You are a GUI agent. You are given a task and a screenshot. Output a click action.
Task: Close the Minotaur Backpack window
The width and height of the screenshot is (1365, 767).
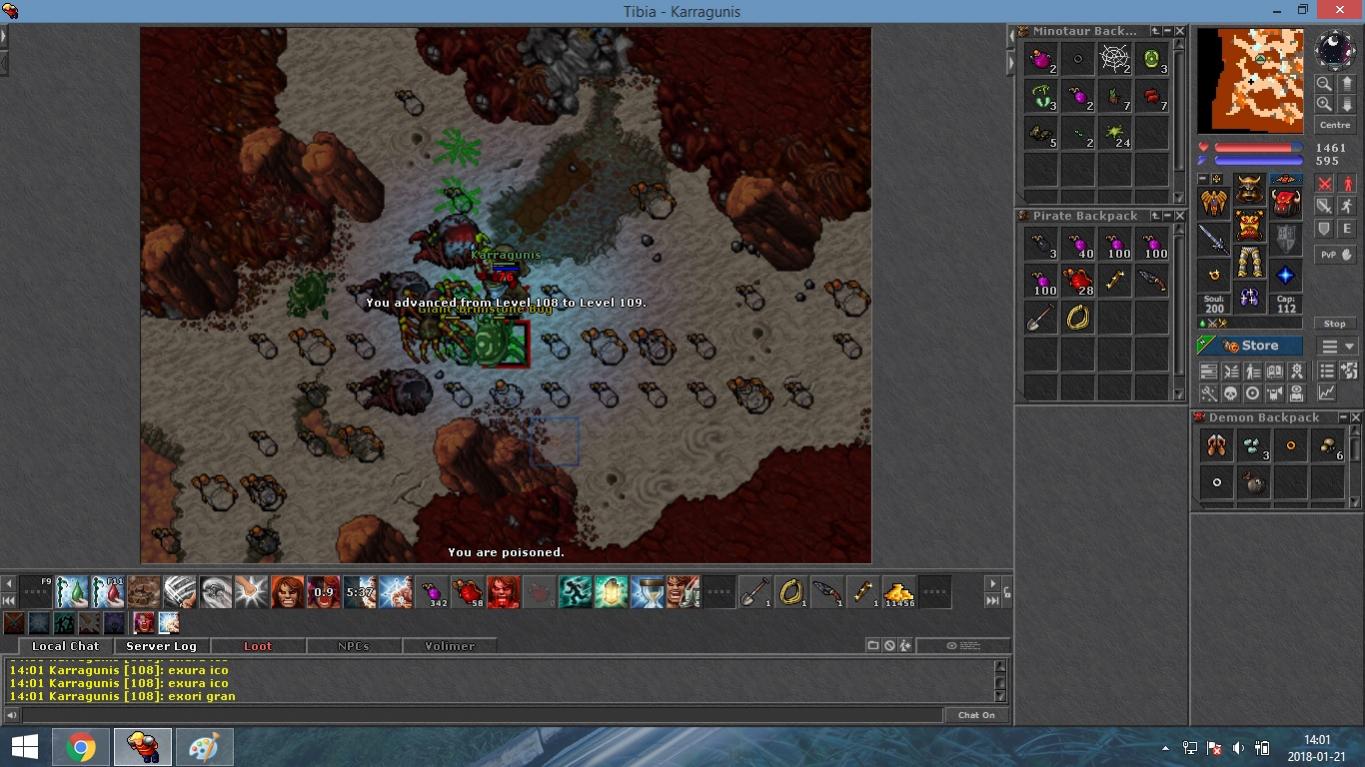pos(1180,32)
